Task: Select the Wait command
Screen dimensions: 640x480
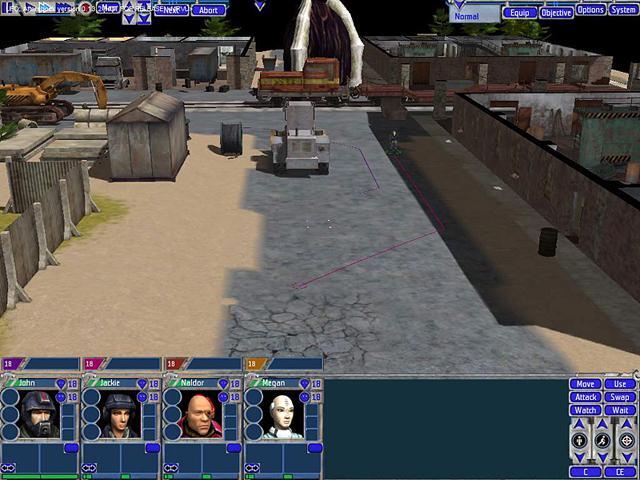Action: [x=620, y=410]
